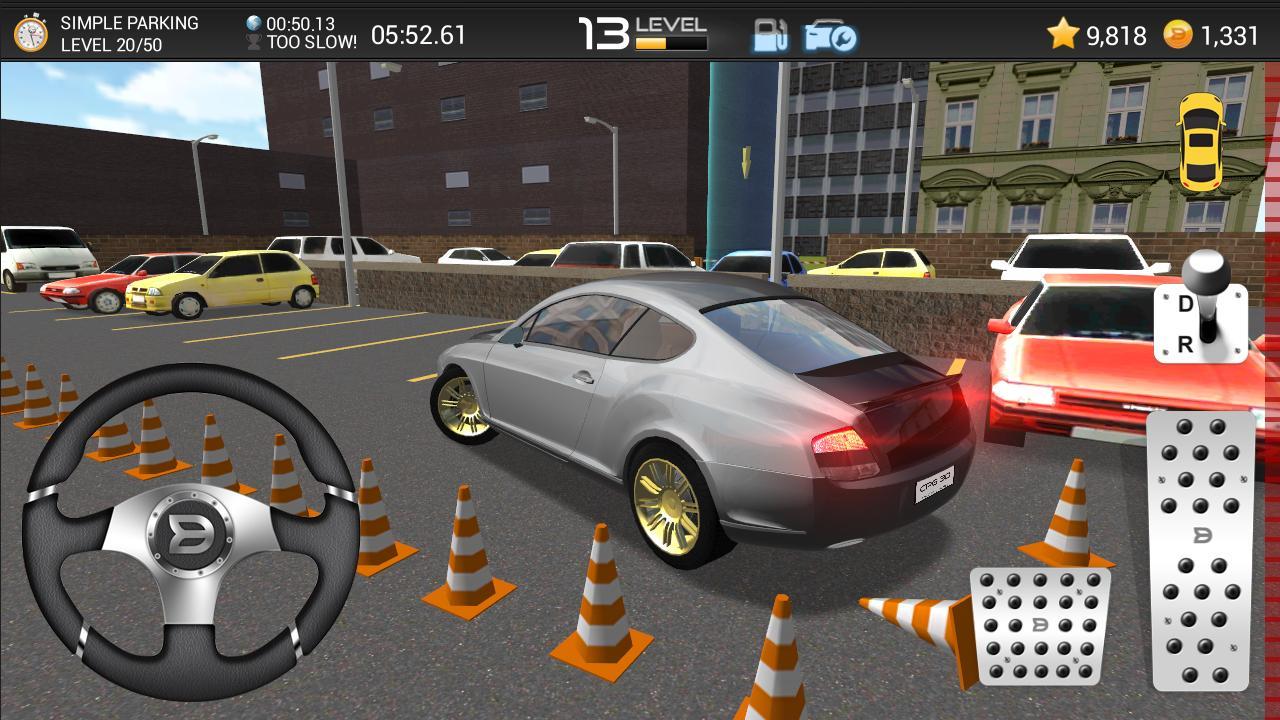
Task: Click the gold star beside 9,818
Action: tap(1064, 33)
